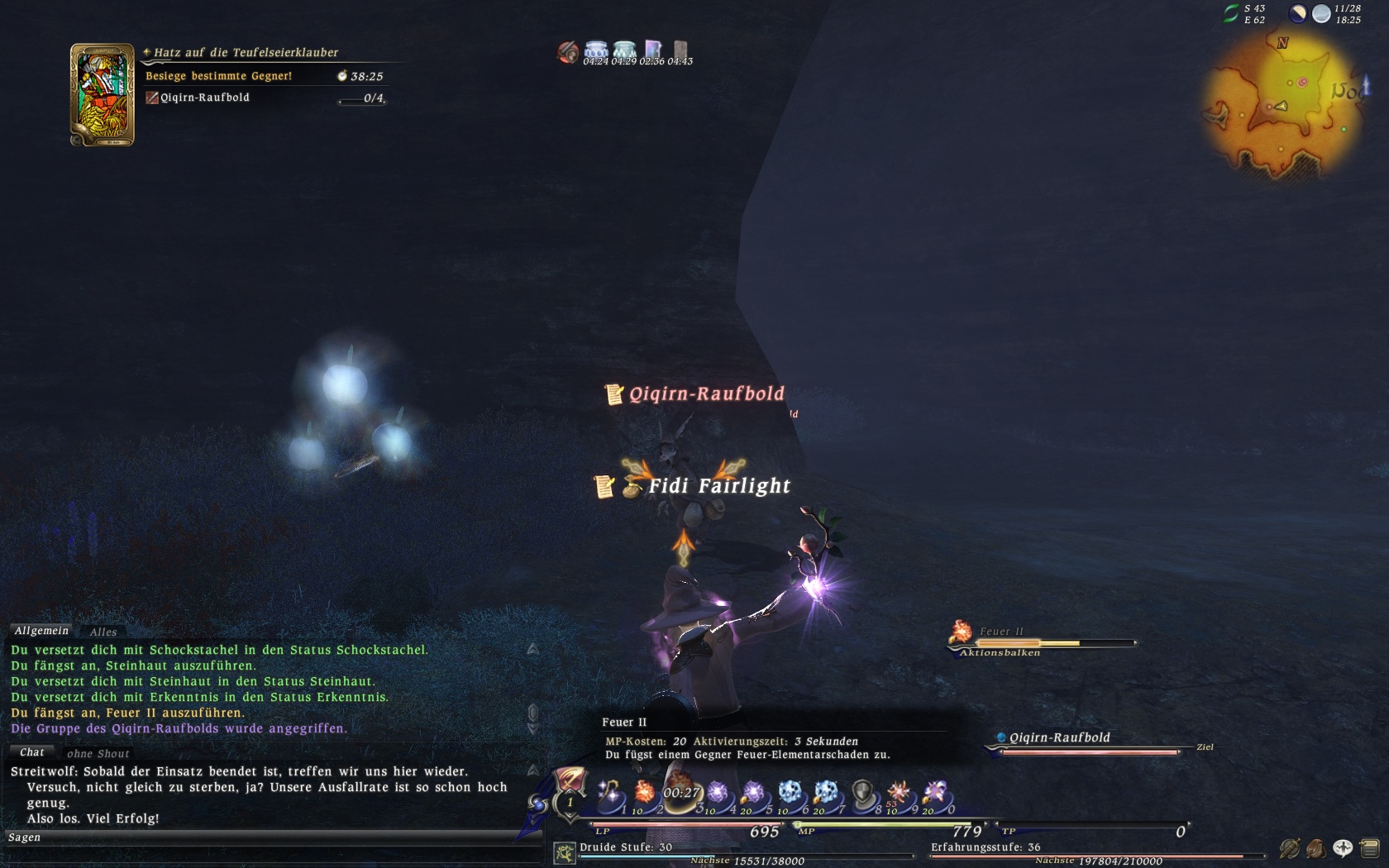Open the leather bag inventory
Screen dimensions: 1389x868
coord(1315,847)
